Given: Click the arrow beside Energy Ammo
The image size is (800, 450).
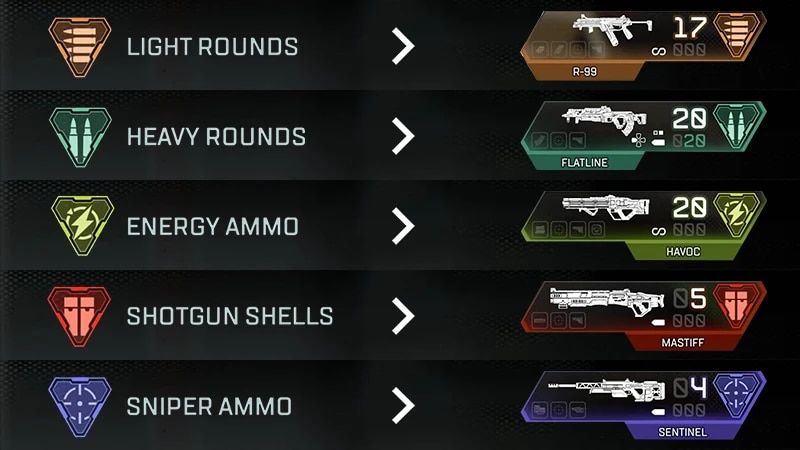Looking at the screenshot, I should (401, 226).
